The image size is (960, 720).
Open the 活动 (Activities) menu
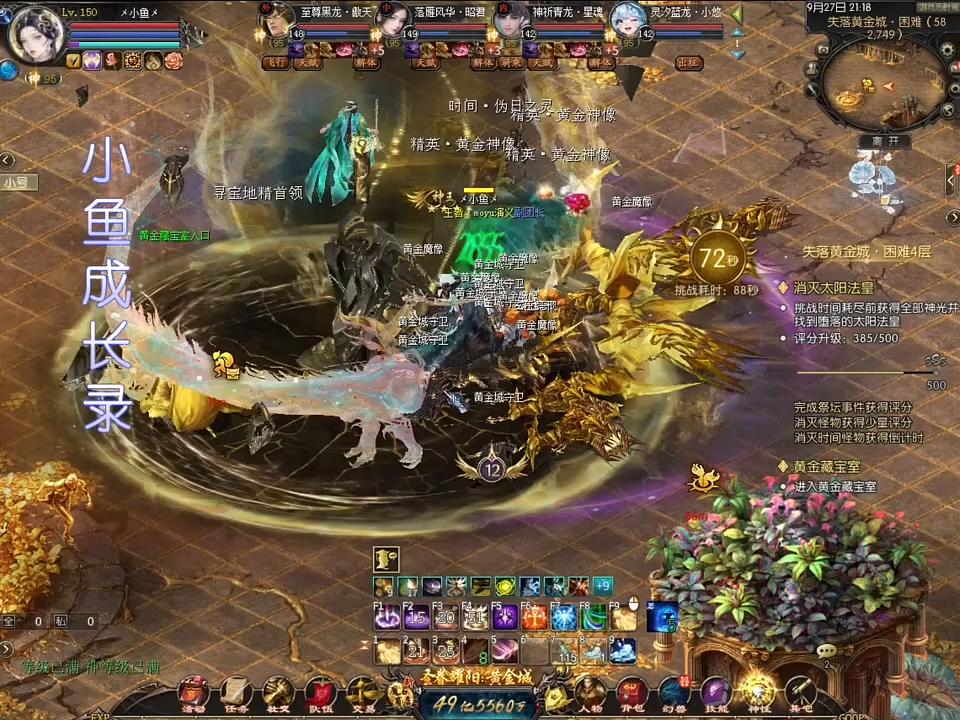pyautogui.click(x=193, y=692)
